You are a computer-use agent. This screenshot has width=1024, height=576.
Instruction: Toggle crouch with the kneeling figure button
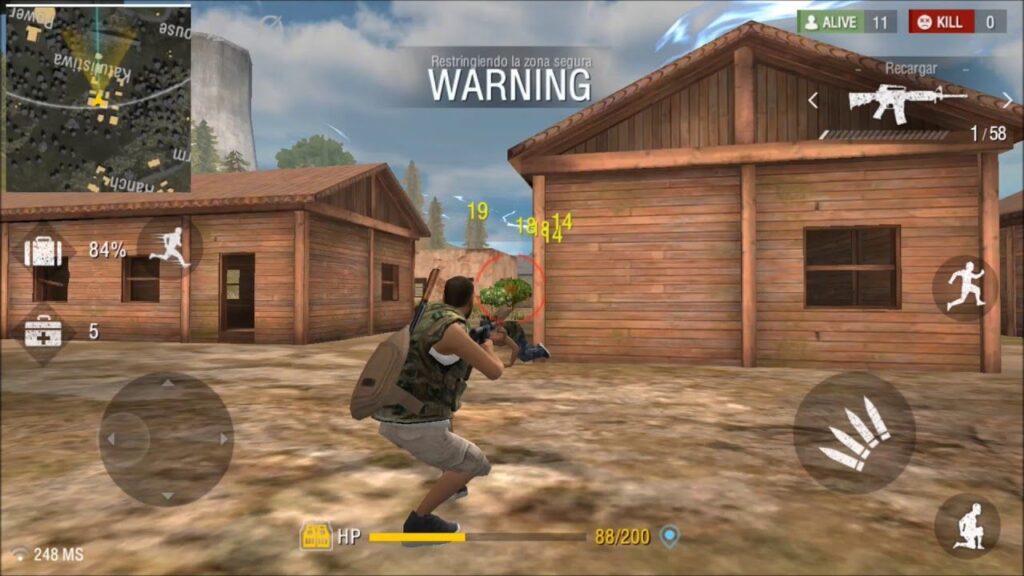click(967, 526)
